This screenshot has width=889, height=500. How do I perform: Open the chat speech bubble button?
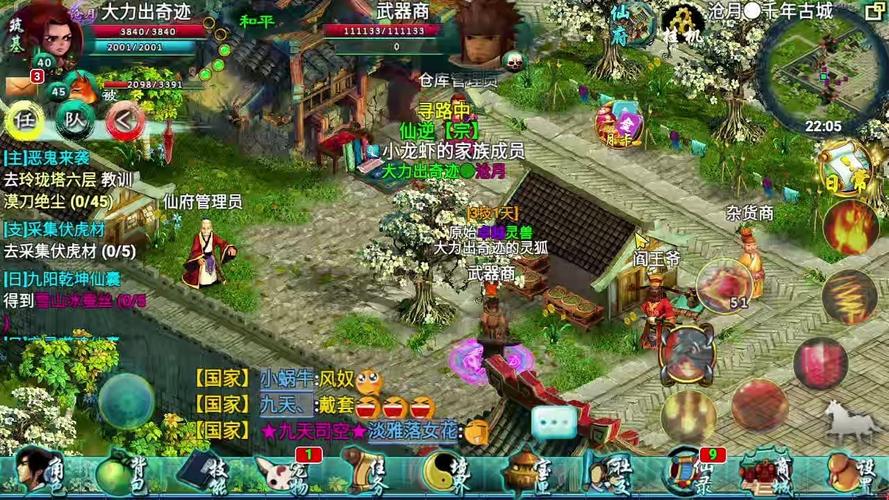(x=554, y=423)
